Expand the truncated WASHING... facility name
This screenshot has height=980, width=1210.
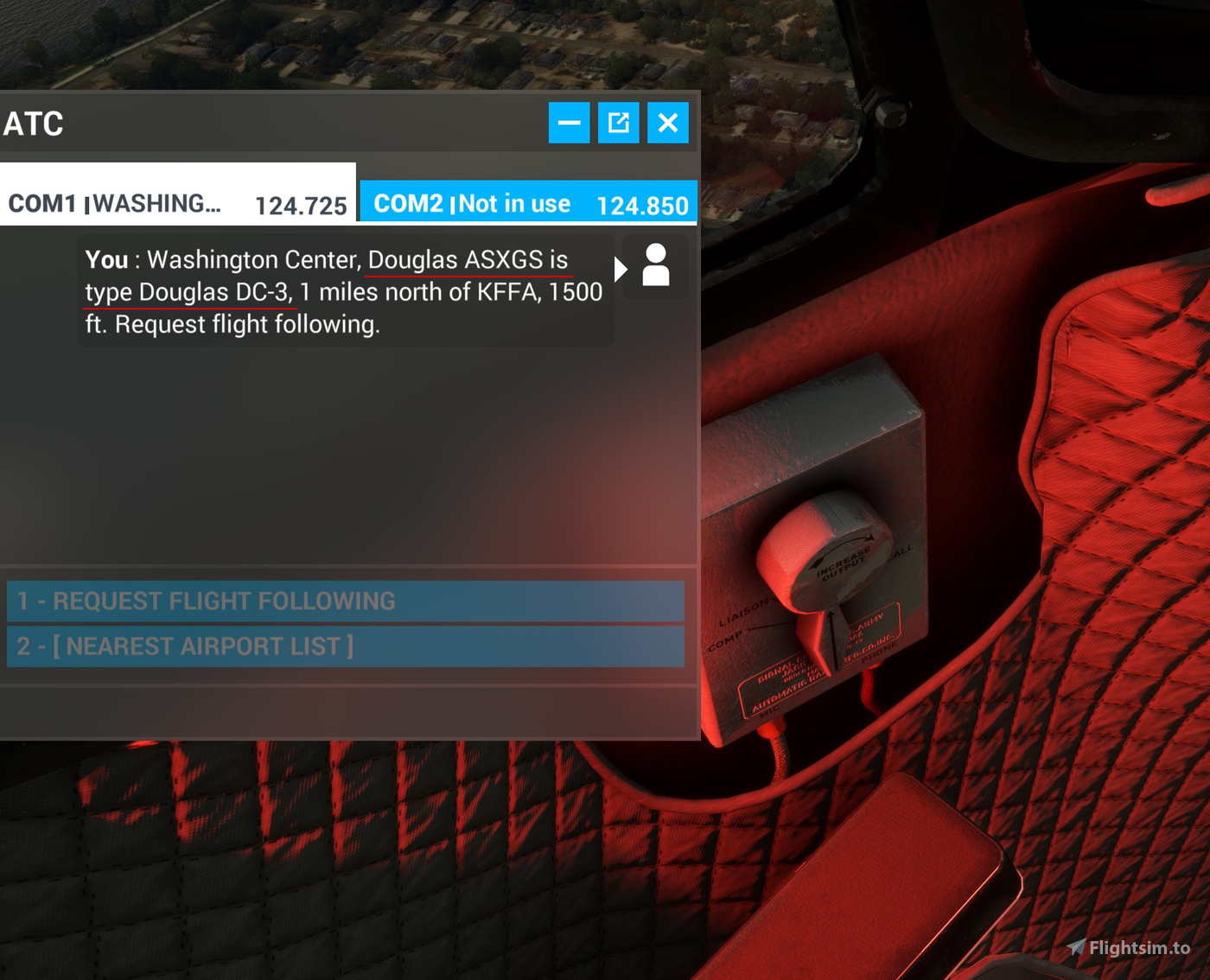click(158, 203)
